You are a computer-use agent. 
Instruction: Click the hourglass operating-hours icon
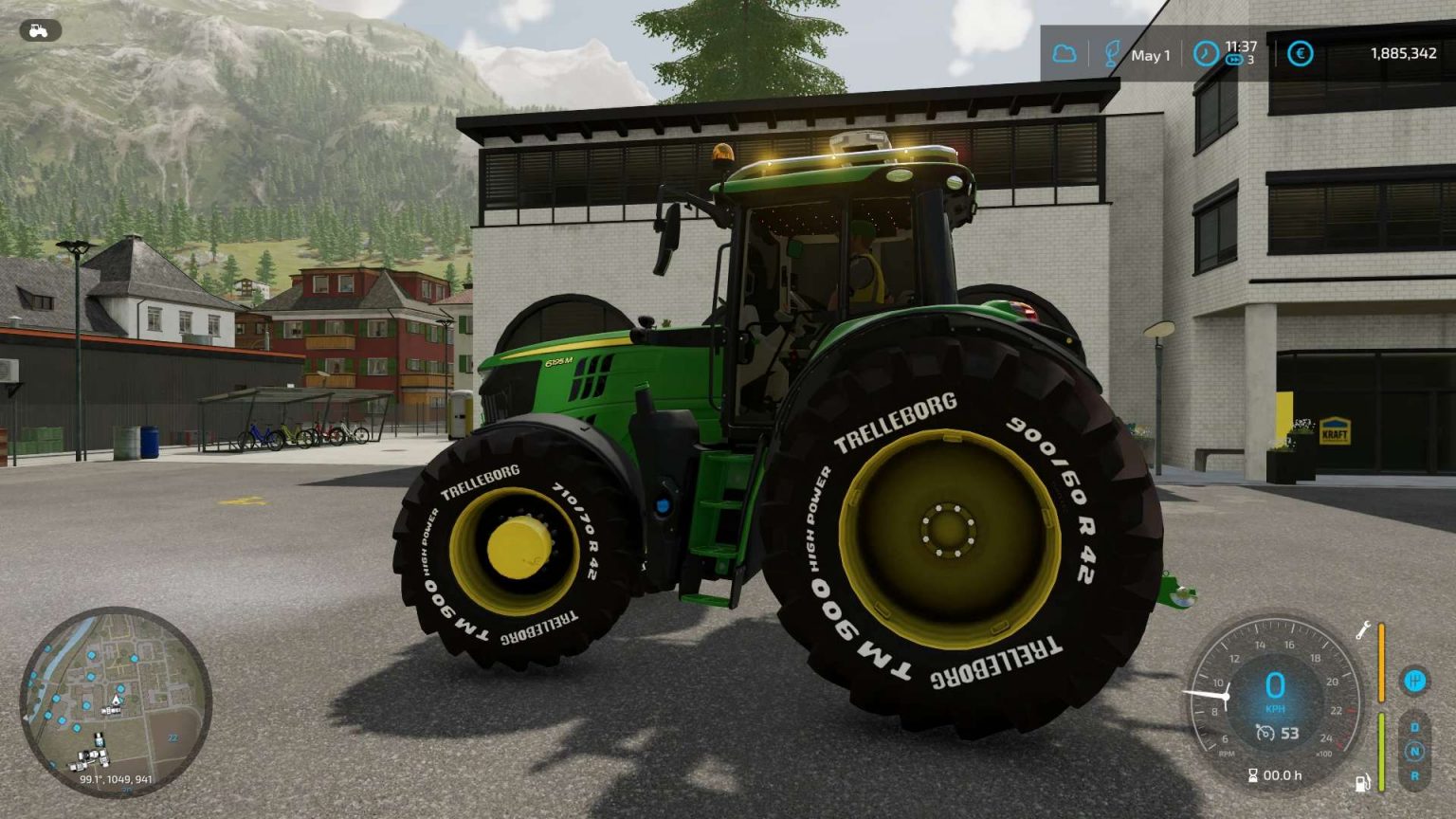click(1254, 774)
